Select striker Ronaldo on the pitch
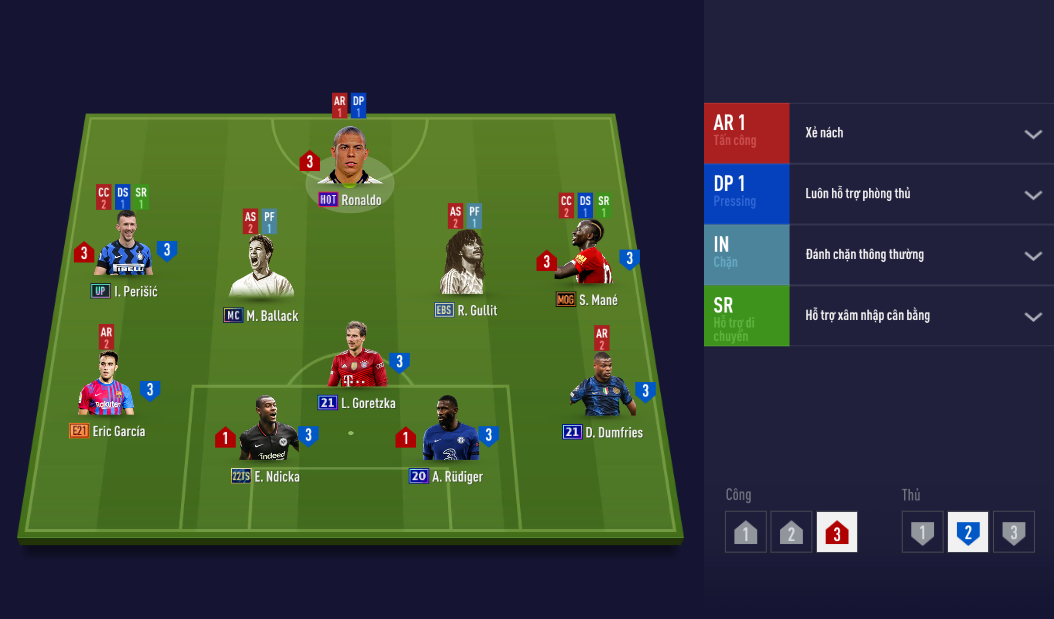 349,160
